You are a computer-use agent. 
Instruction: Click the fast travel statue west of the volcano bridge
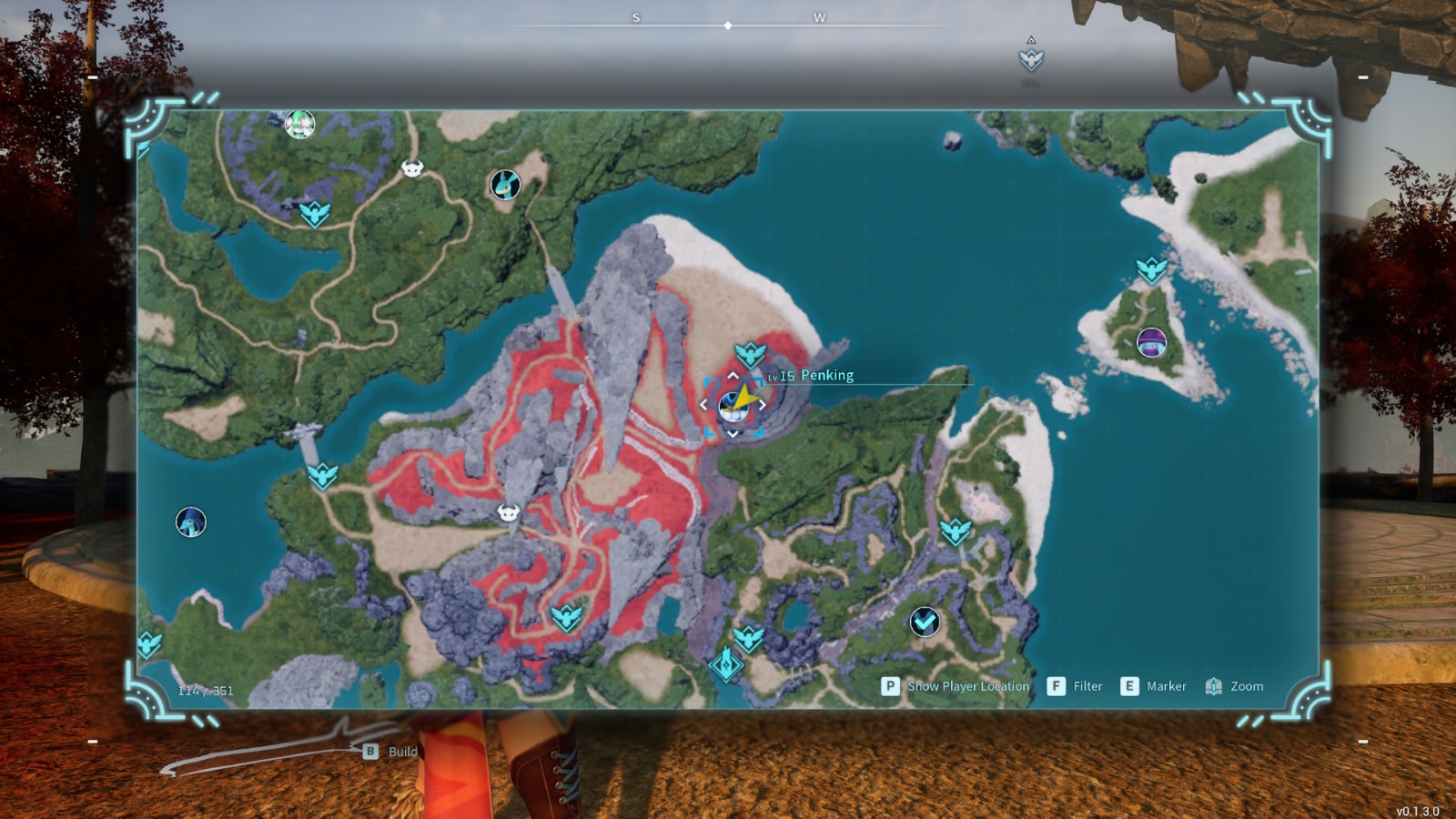click(x=322, y=475)
